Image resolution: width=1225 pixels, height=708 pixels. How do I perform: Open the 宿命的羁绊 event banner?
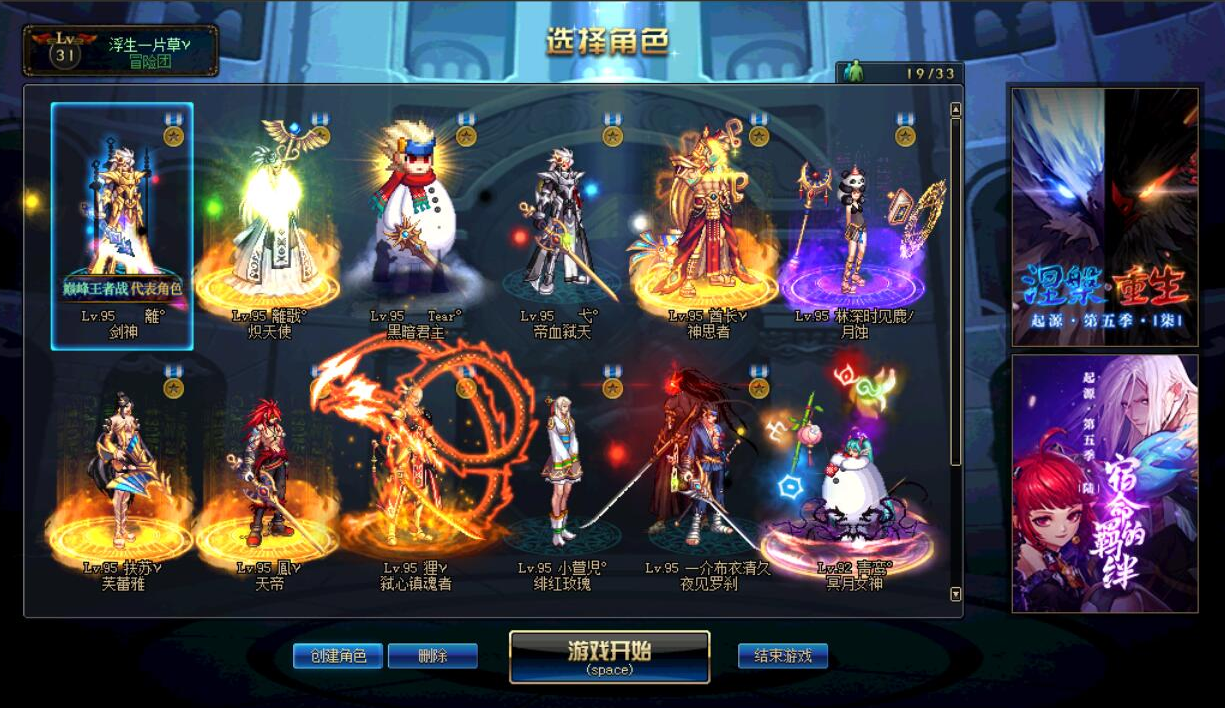[1105, 483]
